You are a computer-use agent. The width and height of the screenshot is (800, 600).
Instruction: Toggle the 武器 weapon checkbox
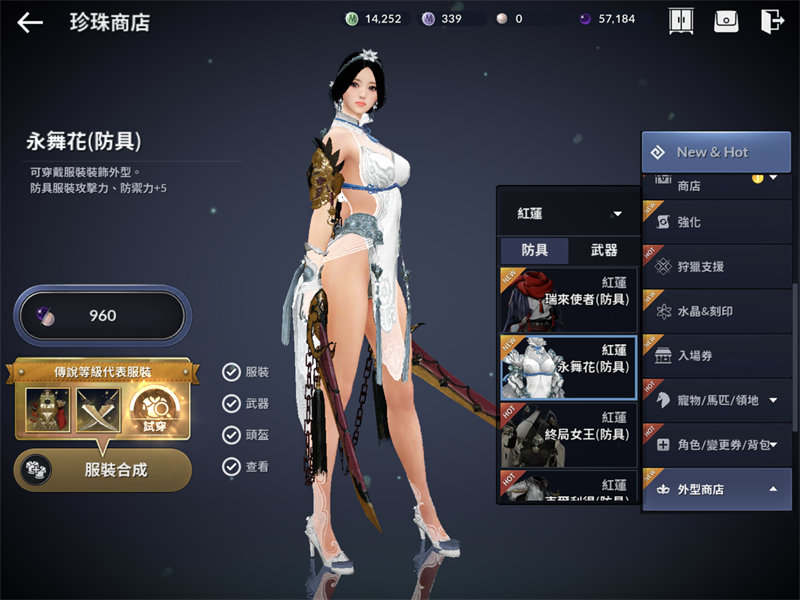[x=232, y=404]
